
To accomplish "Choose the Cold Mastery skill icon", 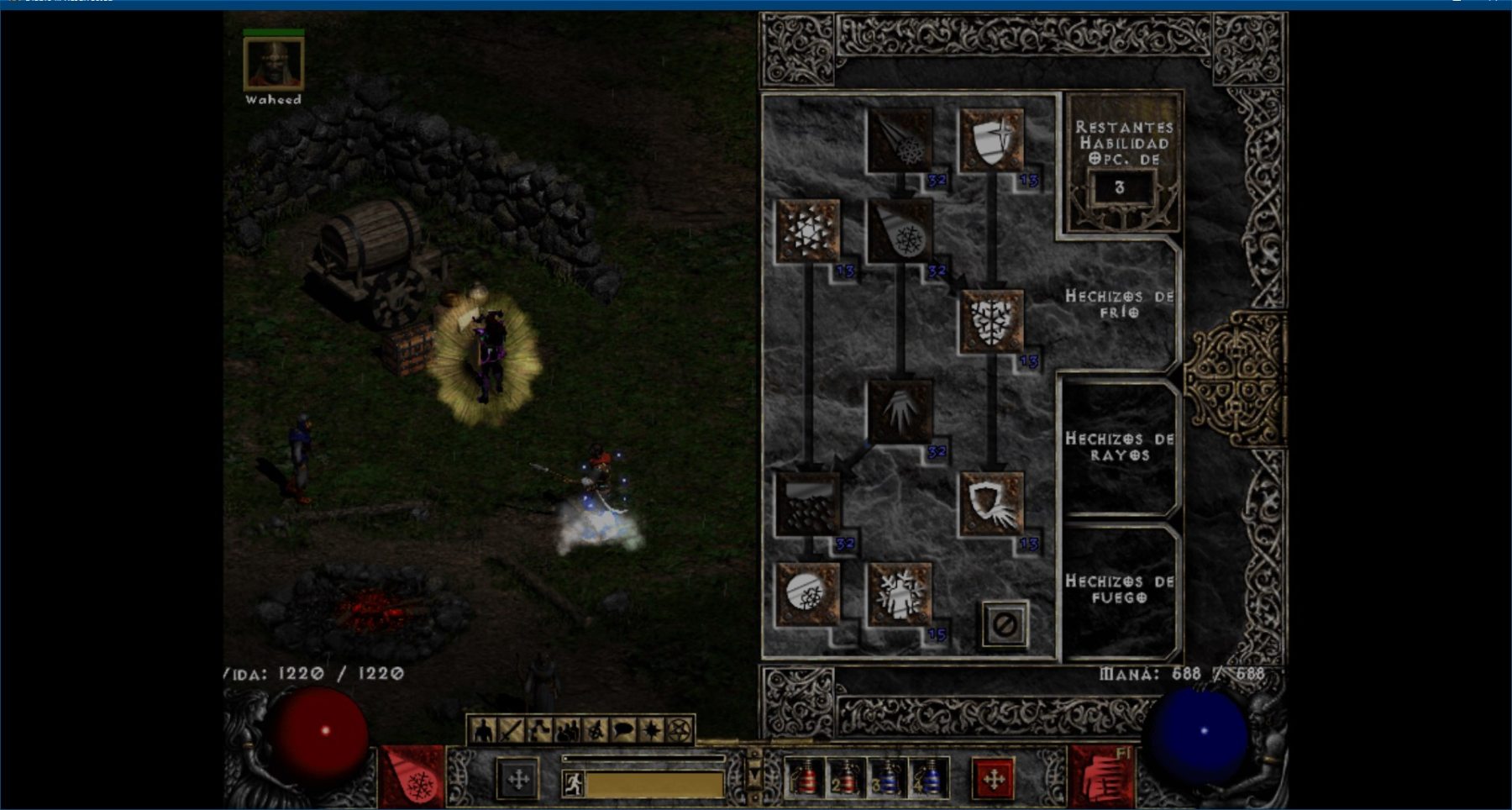I will point(900,594).
